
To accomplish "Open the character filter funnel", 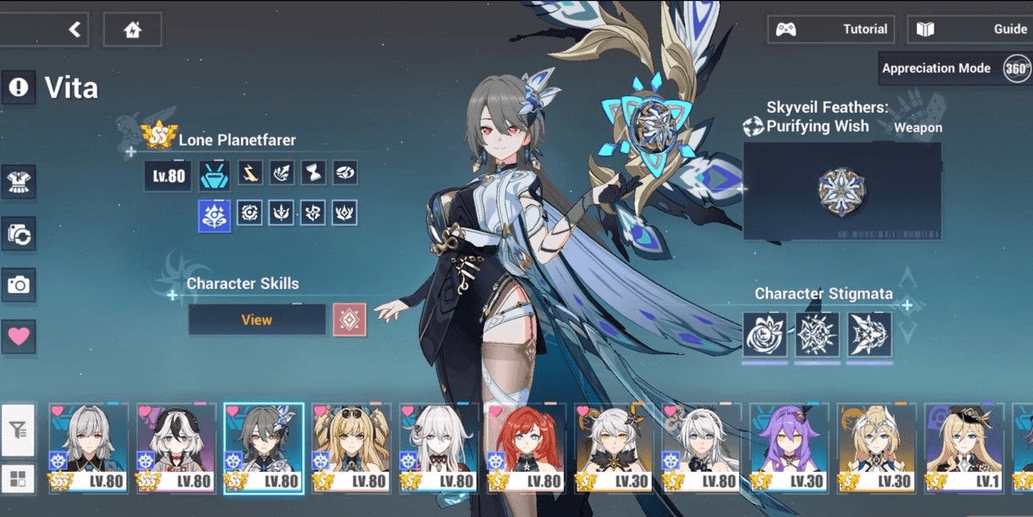I will pos(19,431).
